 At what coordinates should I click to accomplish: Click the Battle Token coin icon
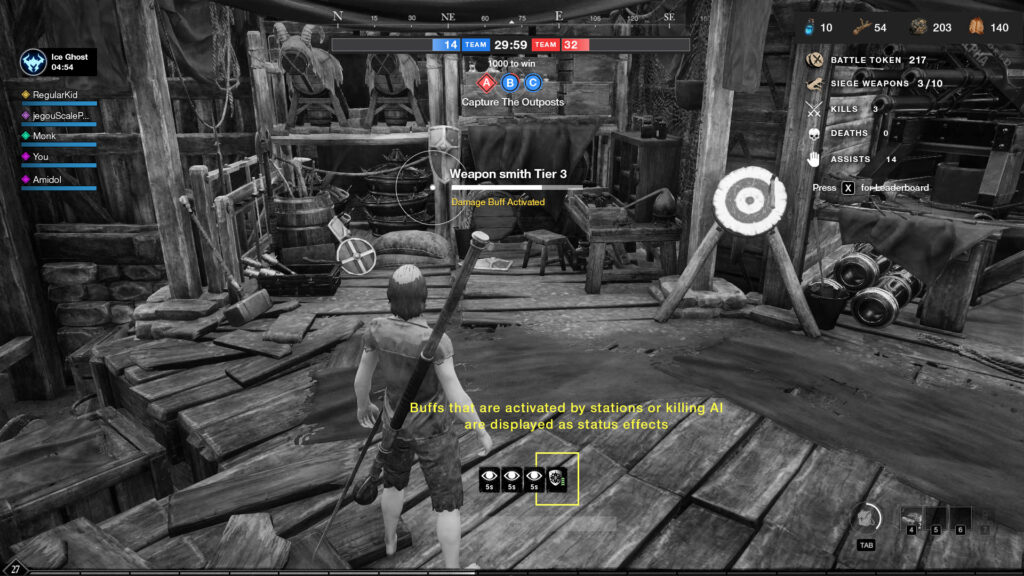(x=815, y=60)
